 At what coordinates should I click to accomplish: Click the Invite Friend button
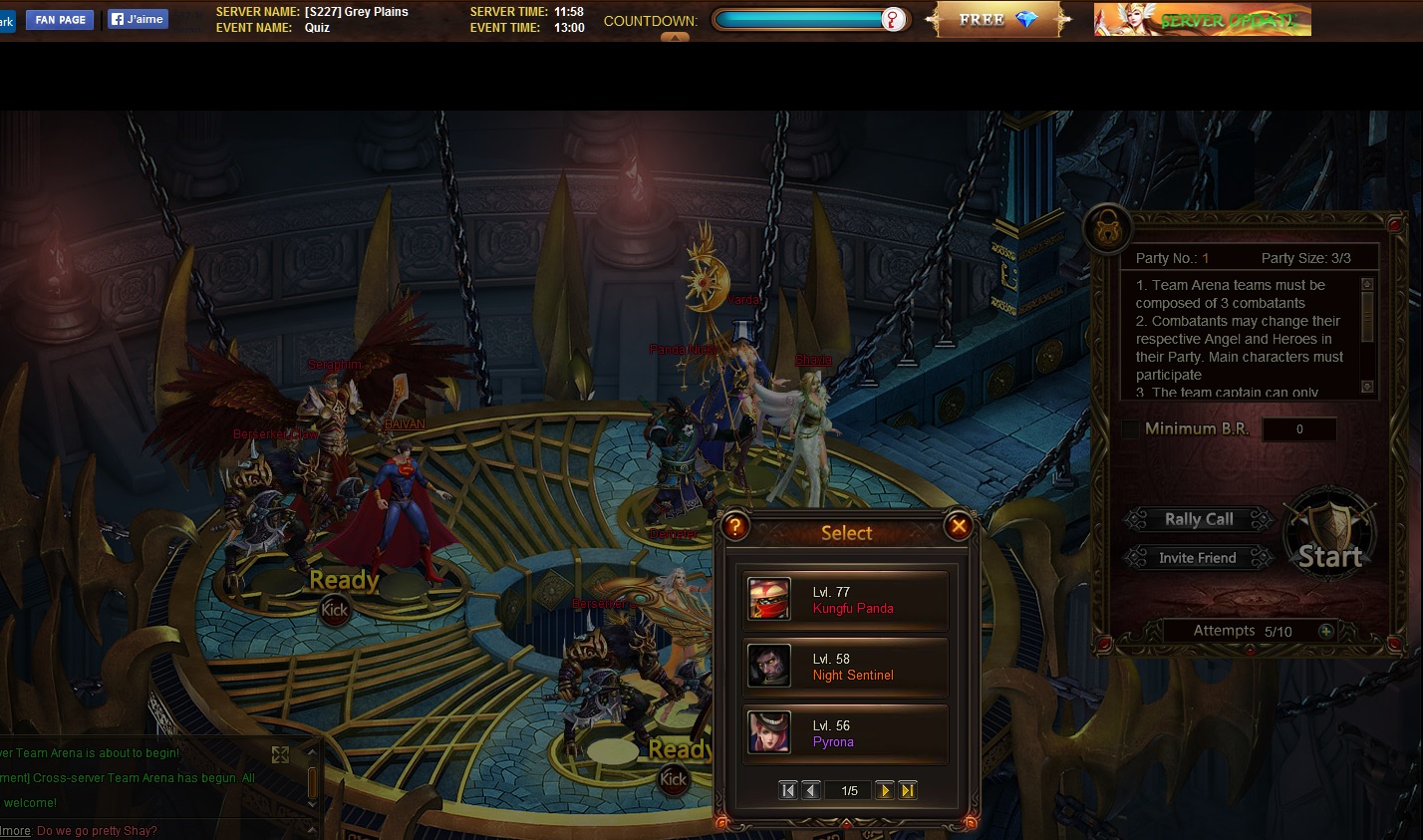[x=1198, y=558]
